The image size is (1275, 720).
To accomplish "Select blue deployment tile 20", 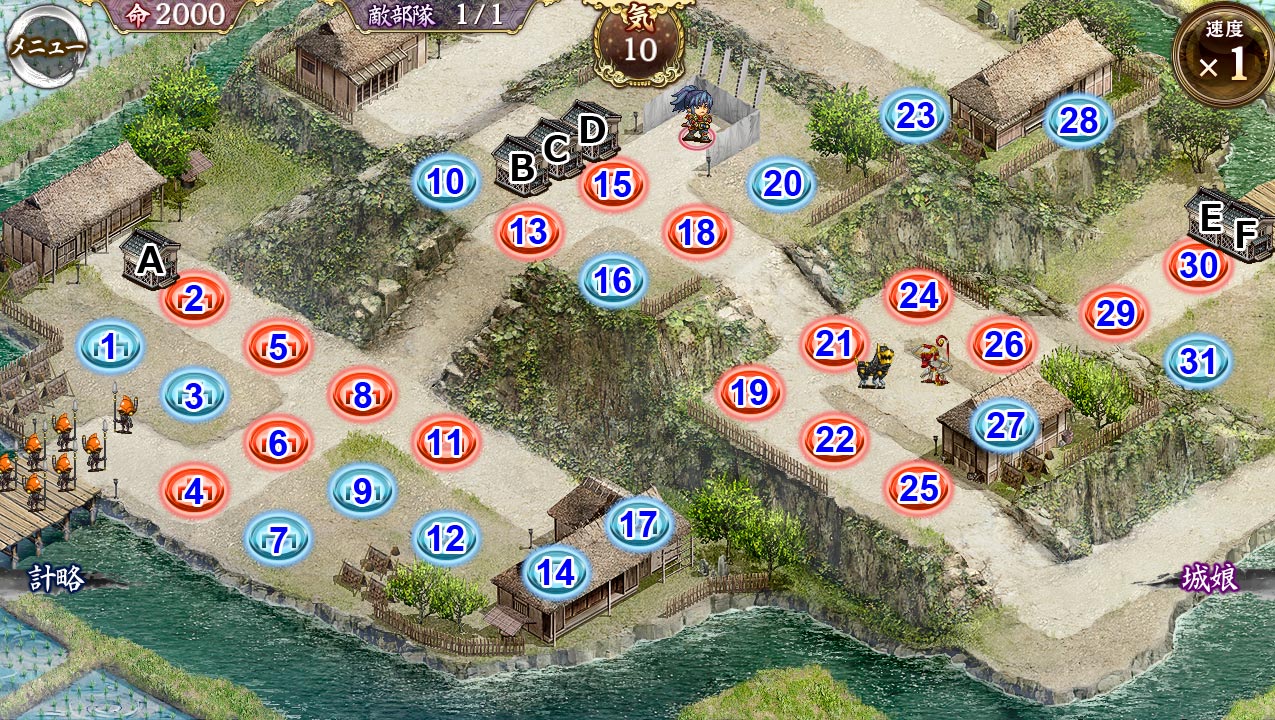I will pos(783,184).
